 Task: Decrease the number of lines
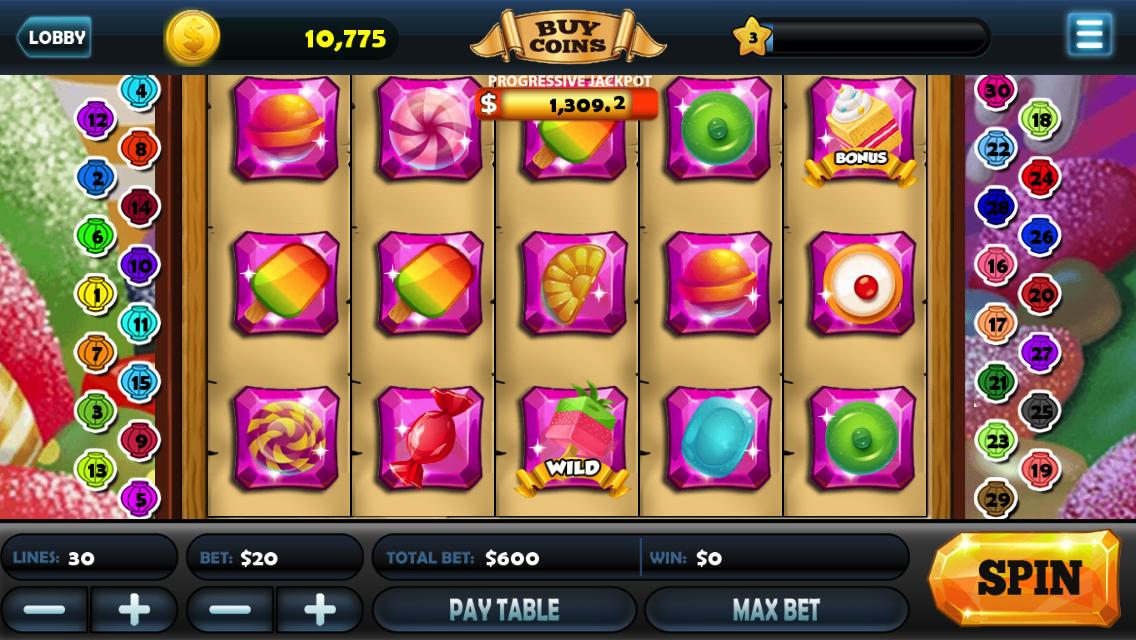(x=44, y=609)
